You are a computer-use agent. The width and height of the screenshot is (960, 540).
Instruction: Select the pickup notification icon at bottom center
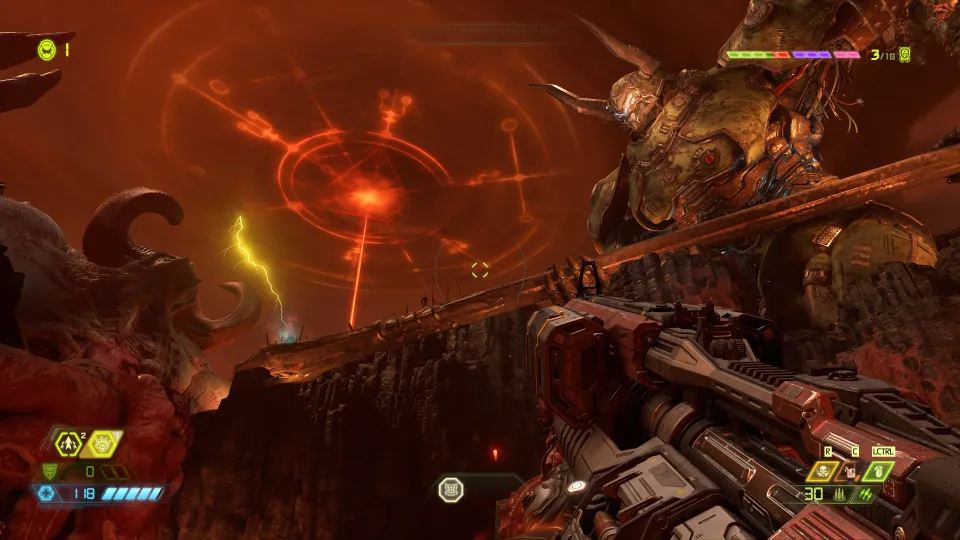click(x=450, y=489)
